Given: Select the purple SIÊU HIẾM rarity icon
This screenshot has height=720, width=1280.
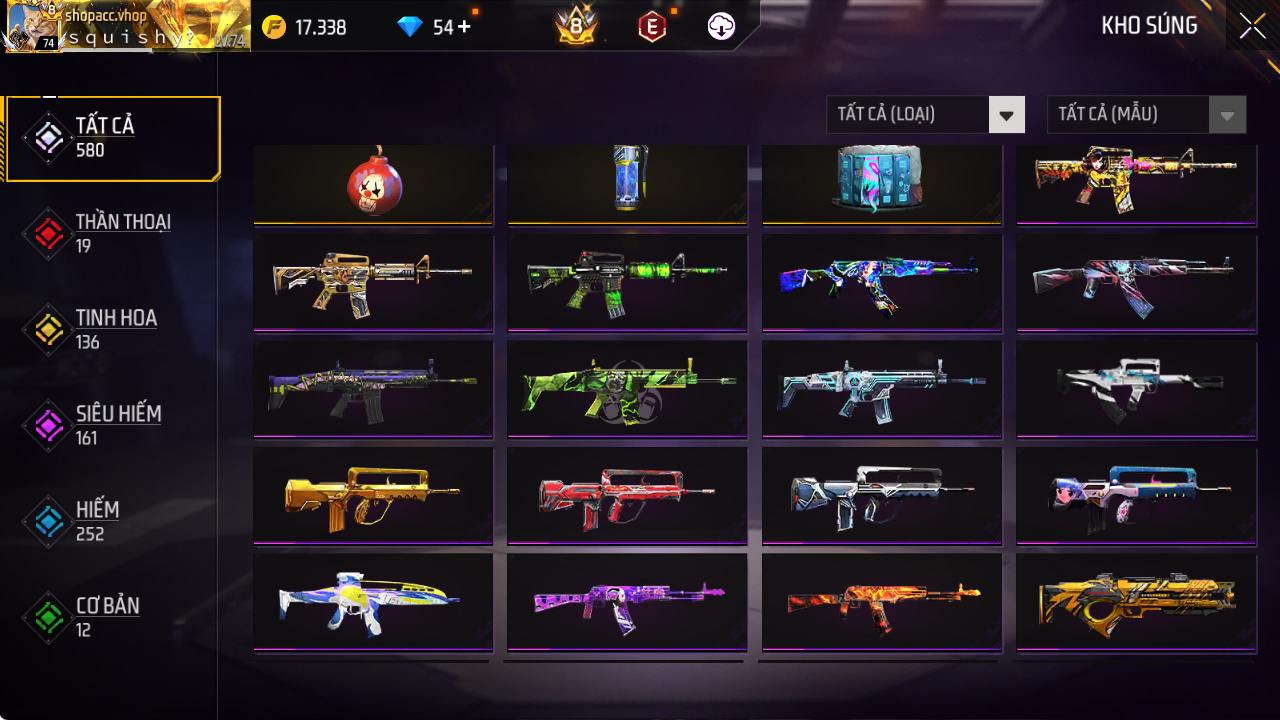Looking at the screenshot, I should tap(47, 423).
